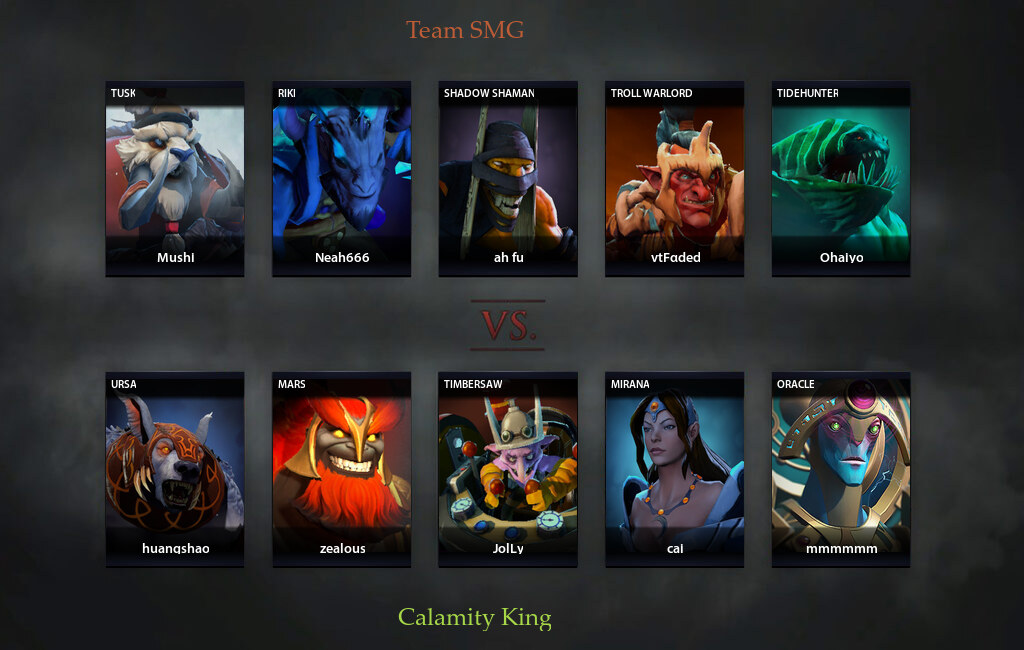Select Ohaiyo's Tidehunter hero card
The image size is (1024, 650).
coord(841,178)
